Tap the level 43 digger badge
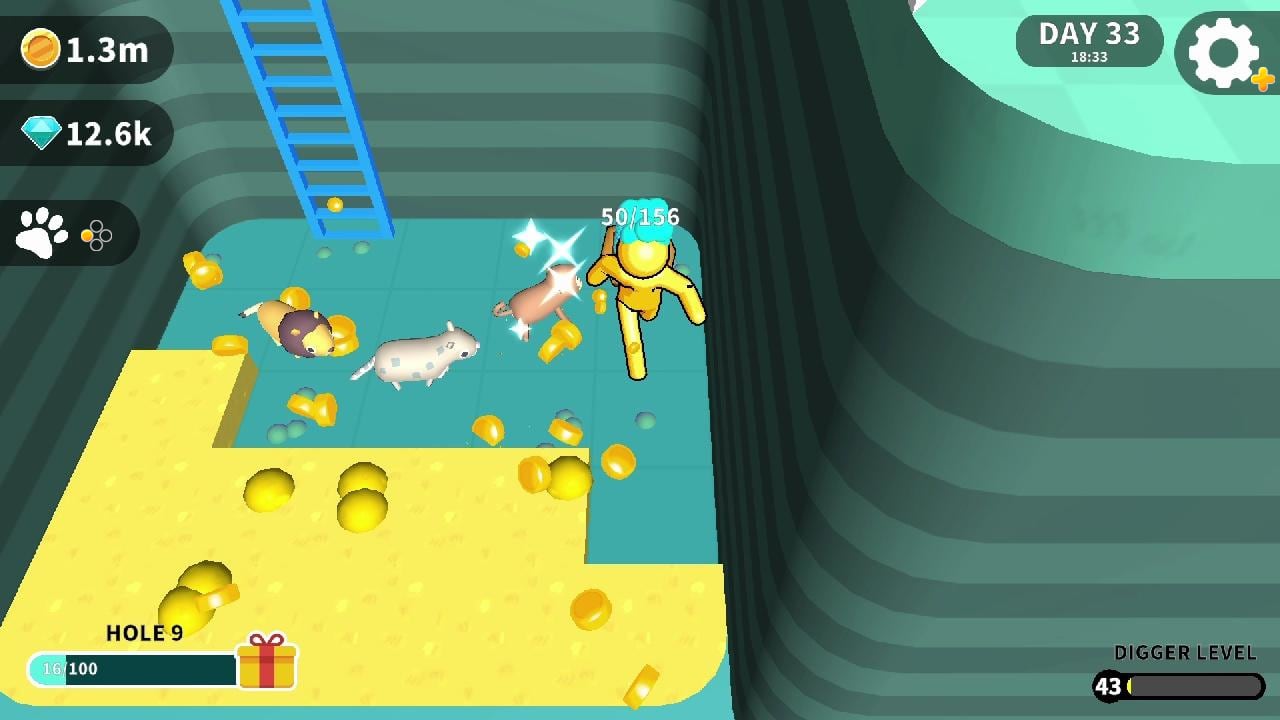The height and width of the screenshot is (720, 1280). pos(1107,688)
